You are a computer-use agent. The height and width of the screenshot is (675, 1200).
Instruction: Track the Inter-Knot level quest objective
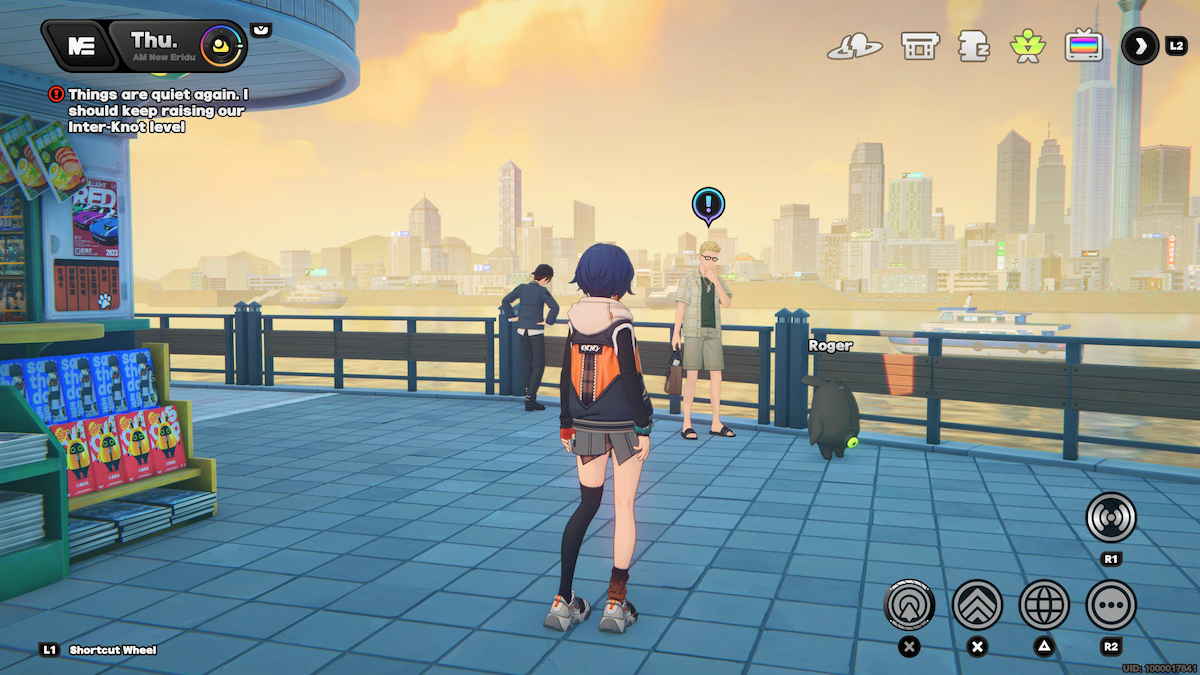pyautogui.click(x=150, y=110)
